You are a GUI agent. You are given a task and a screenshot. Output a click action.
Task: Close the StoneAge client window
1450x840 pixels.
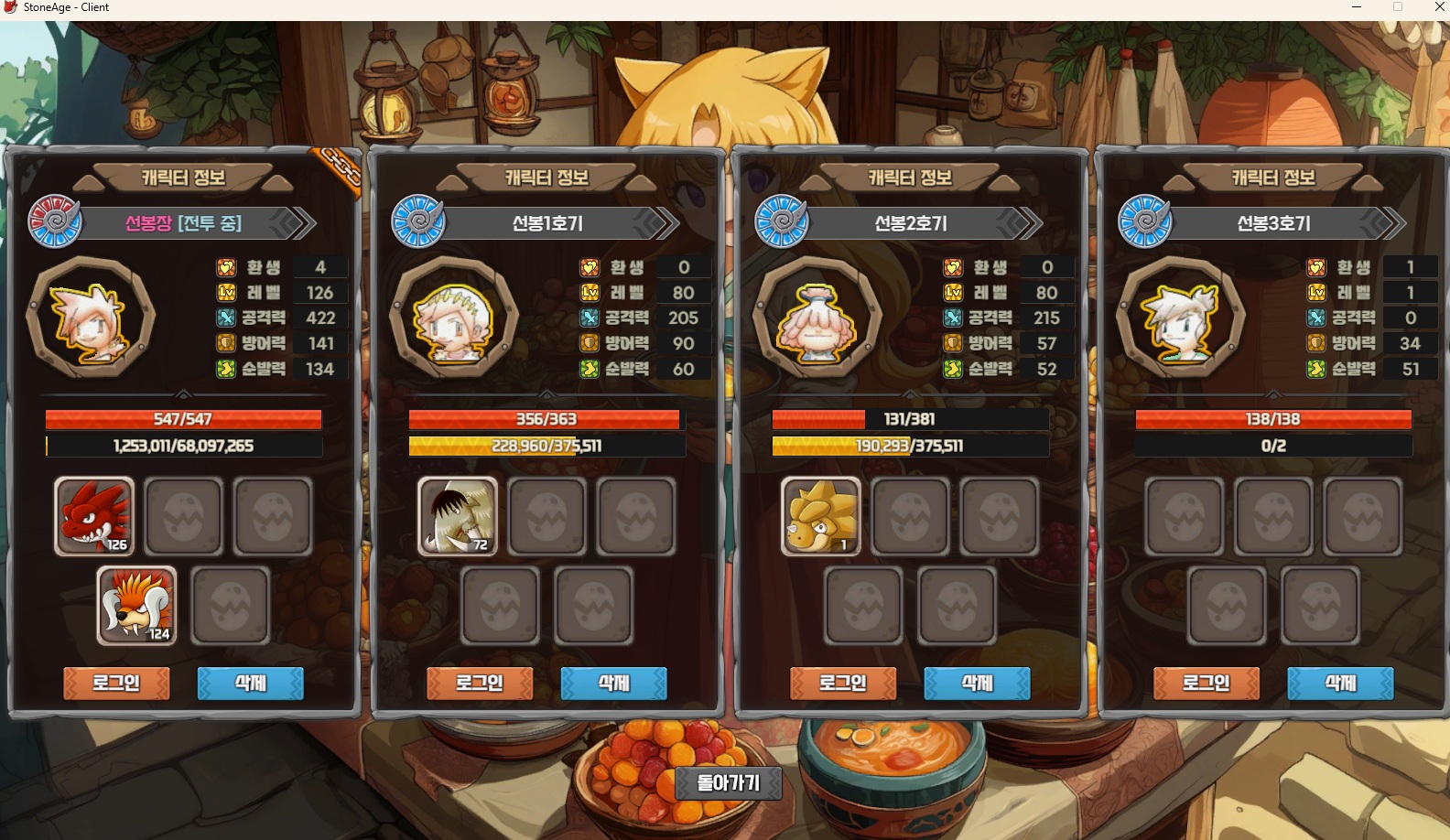[x=1438, y=7]
